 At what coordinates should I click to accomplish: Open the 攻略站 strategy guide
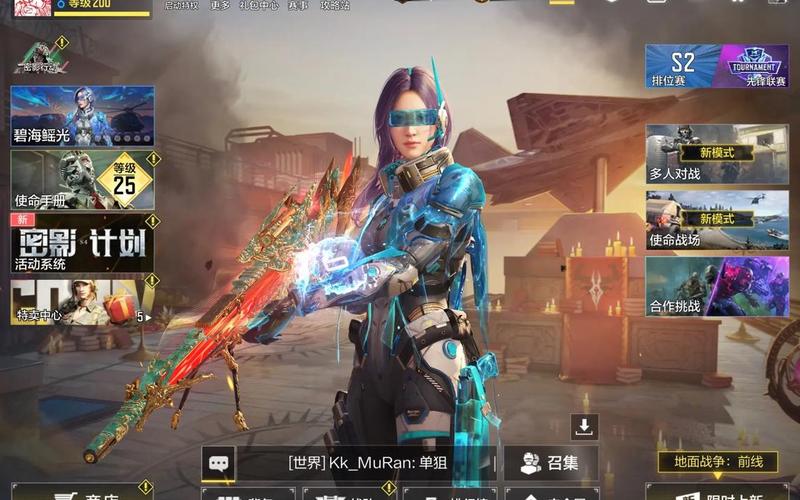point(334,6)
